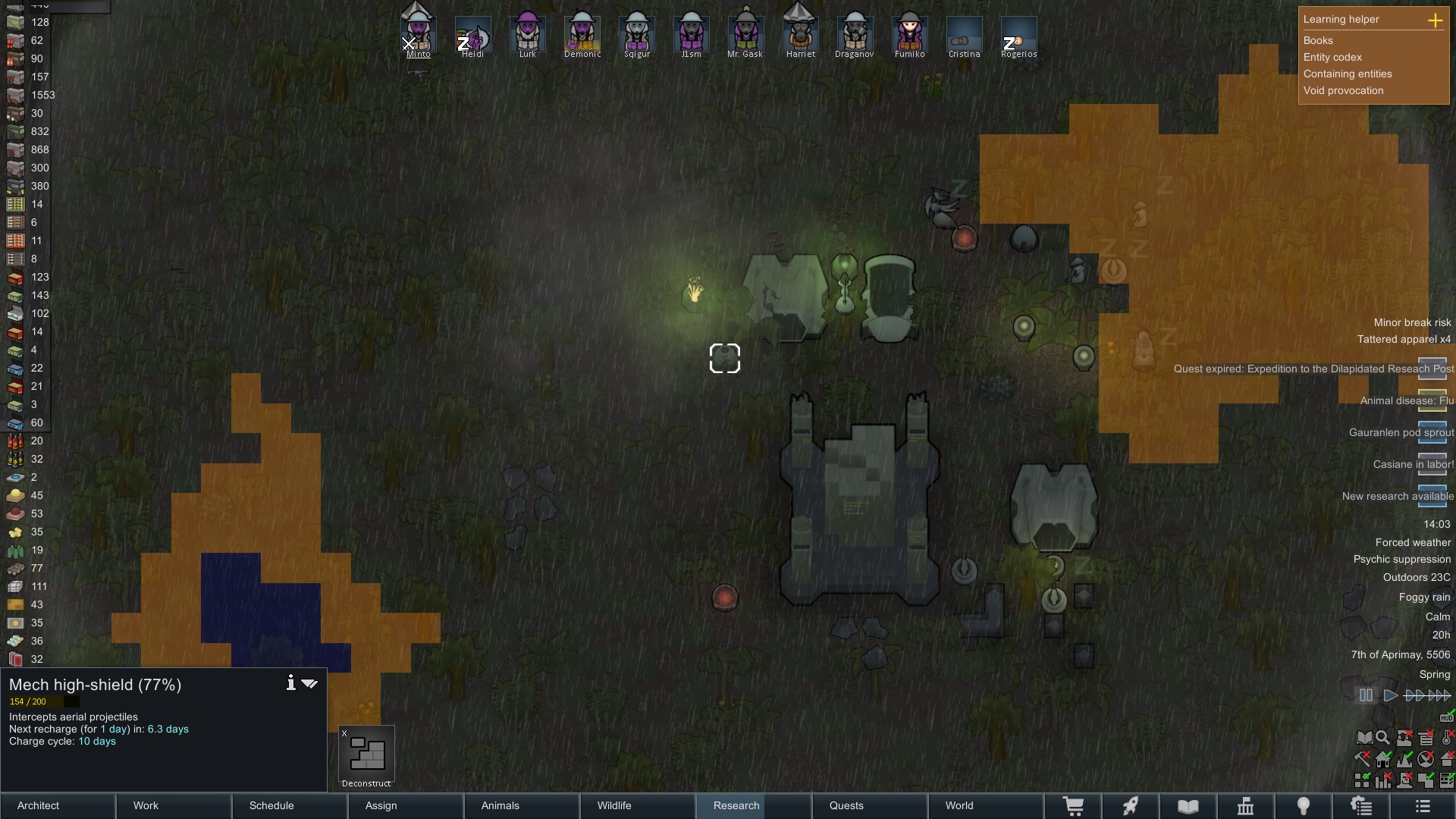Screen dimensions: 1456x819
Task: Click the Deconstruct command button
Action: (367, 755)
